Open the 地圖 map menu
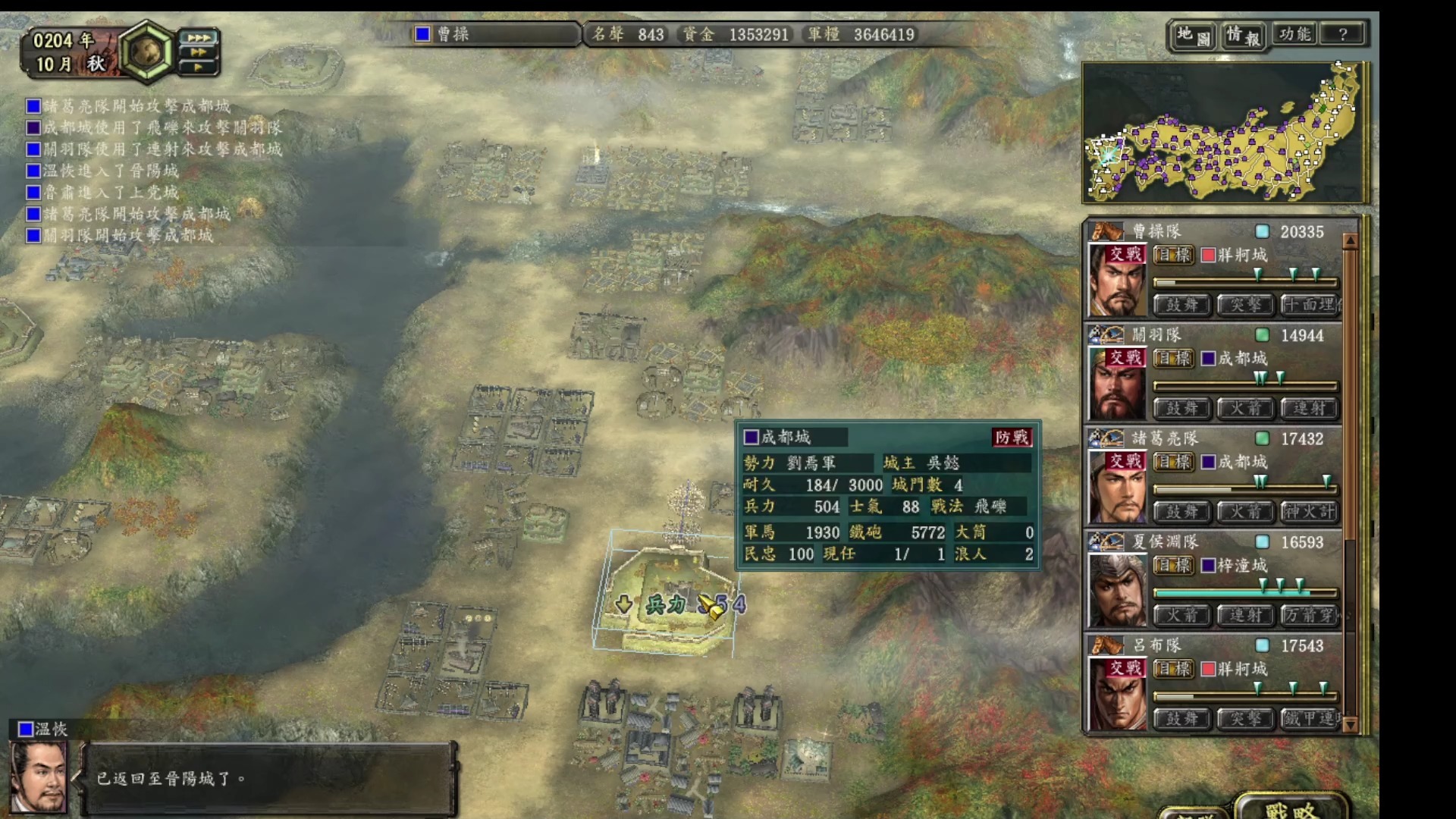1456x819 pixels. click(x=1194, y=35)
